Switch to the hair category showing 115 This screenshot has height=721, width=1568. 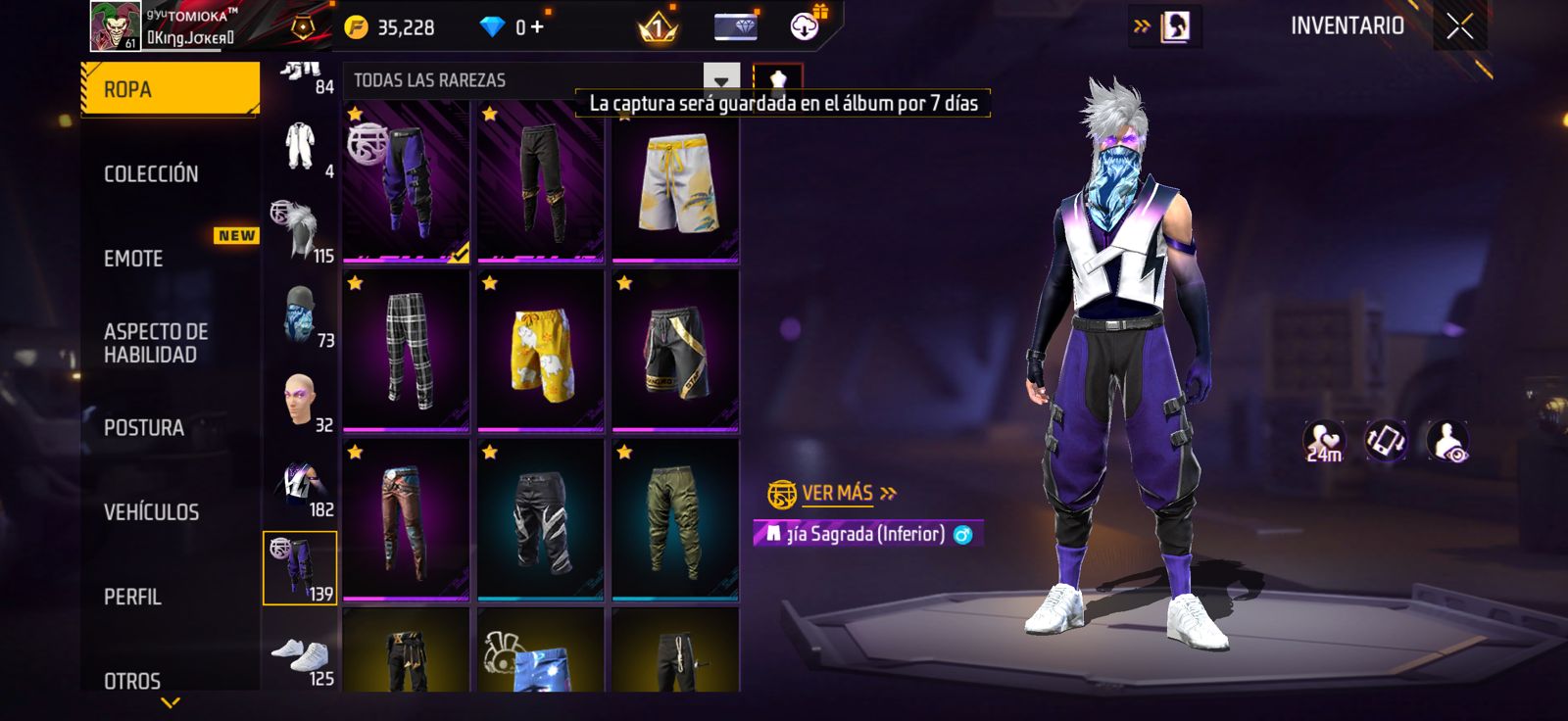pyautogui.click(x=300, y=231)
